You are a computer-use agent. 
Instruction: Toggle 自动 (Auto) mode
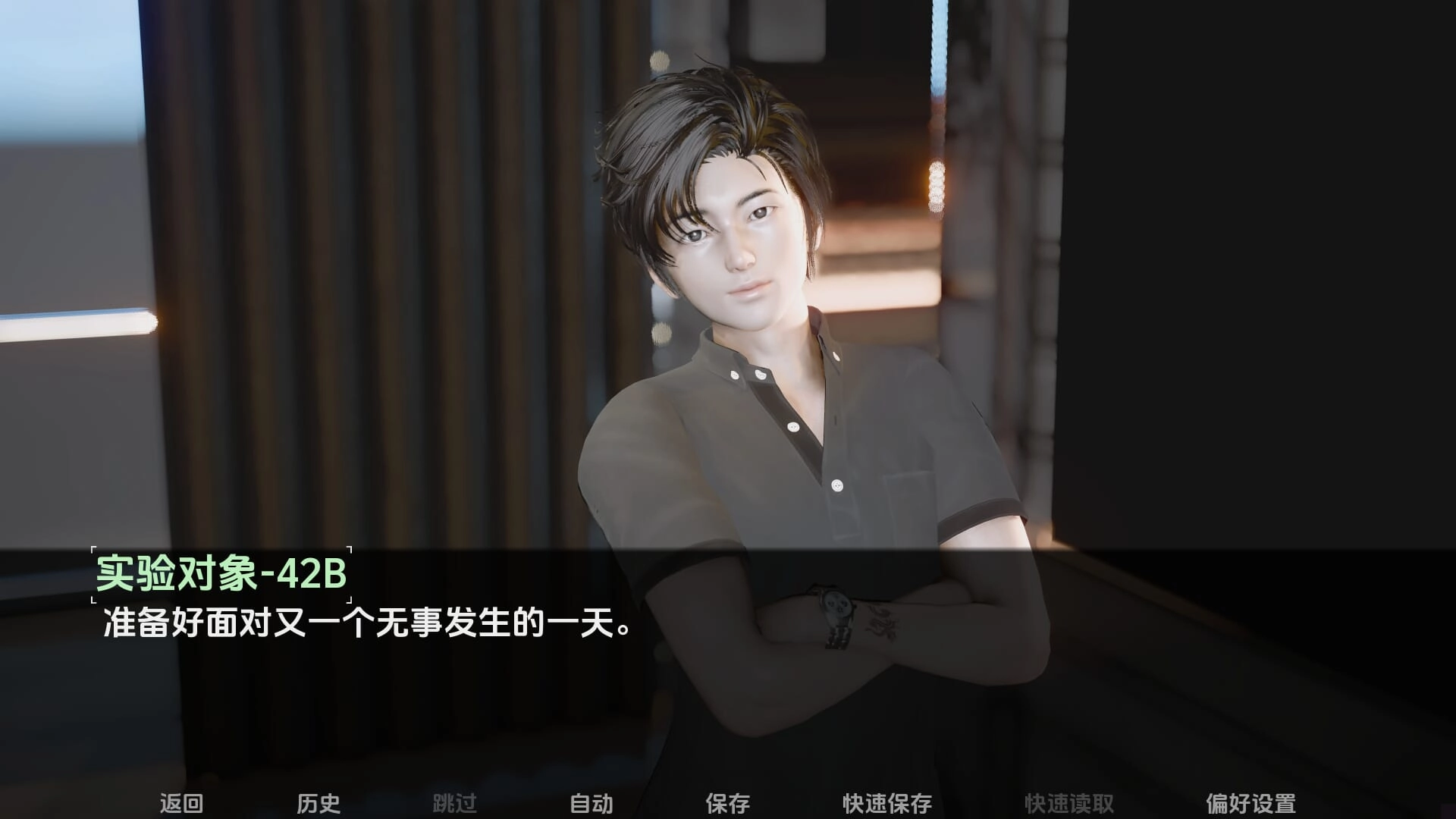[591, 803]
